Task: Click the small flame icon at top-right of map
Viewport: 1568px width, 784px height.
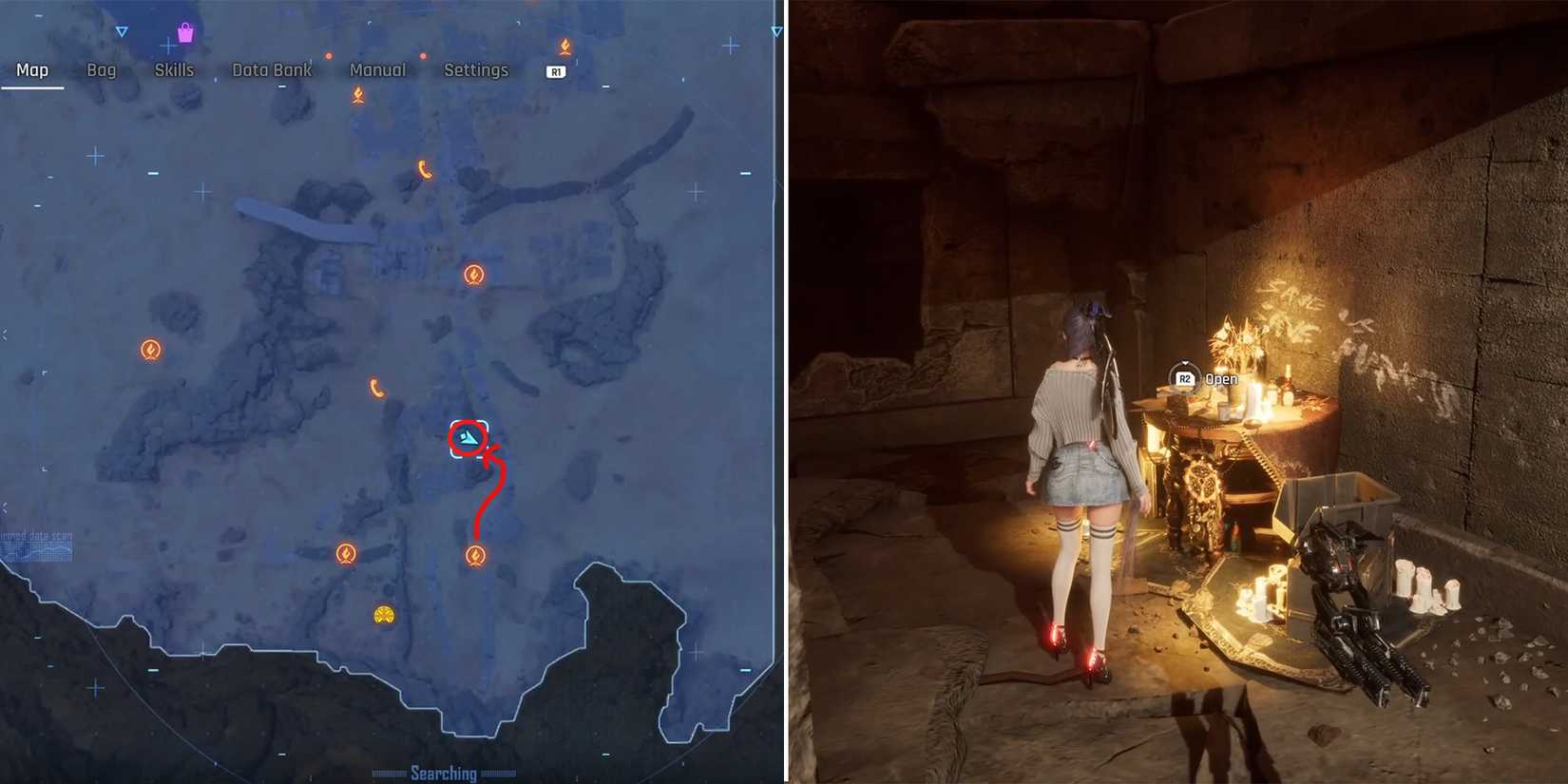Action: 566,47
